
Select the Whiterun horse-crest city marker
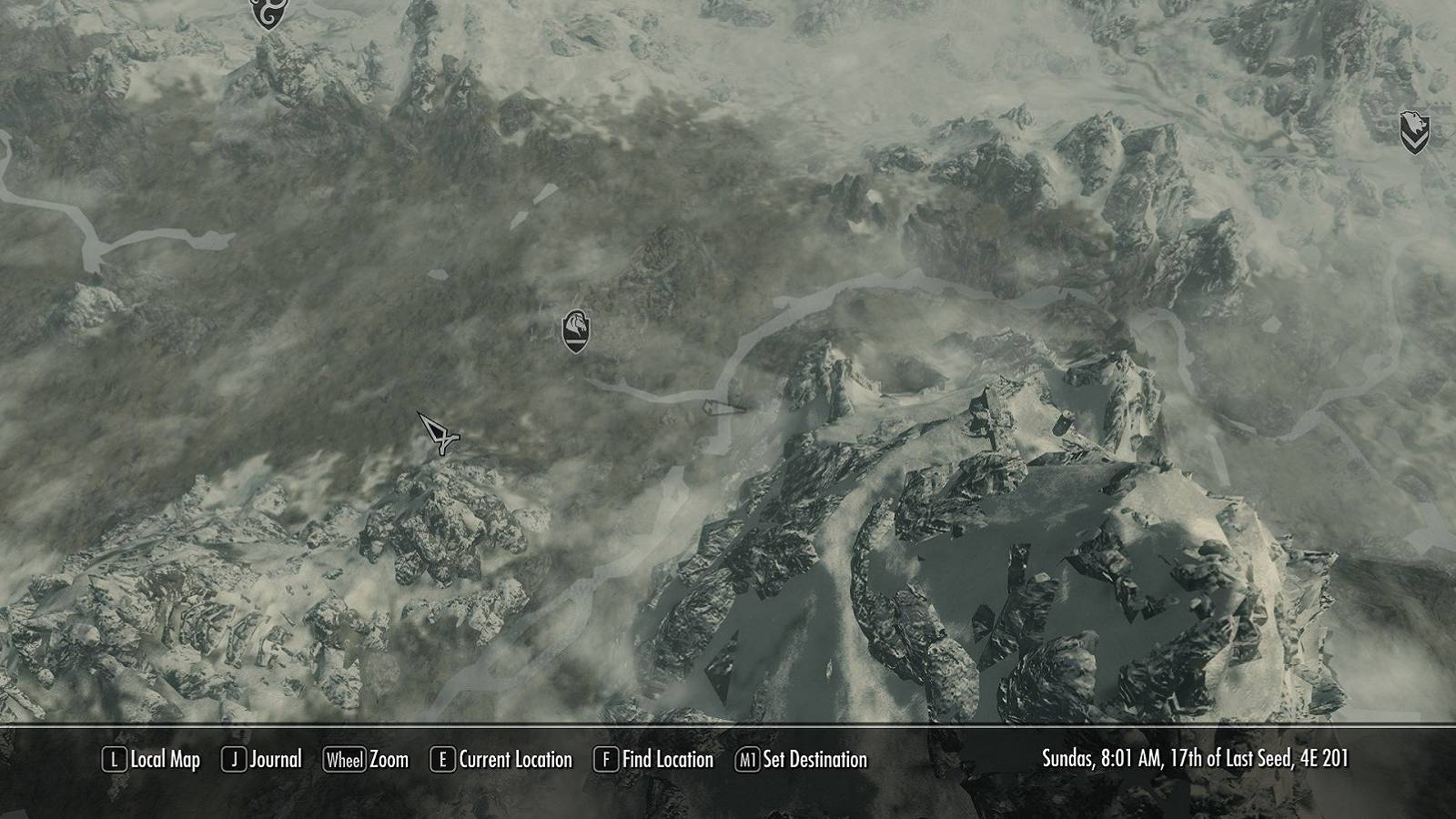[x=577, y=329]
